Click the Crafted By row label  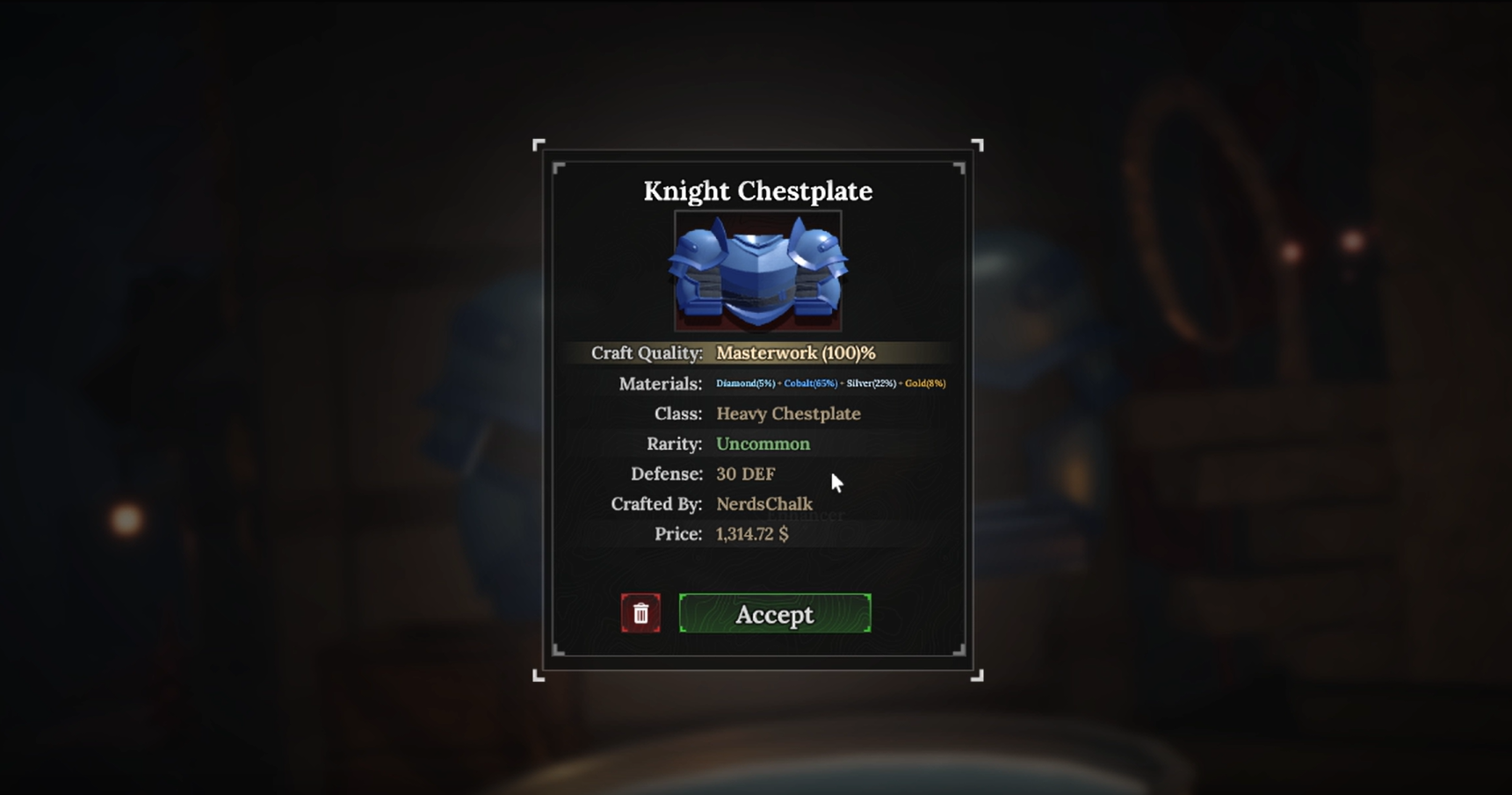click(x=656, y=503)
